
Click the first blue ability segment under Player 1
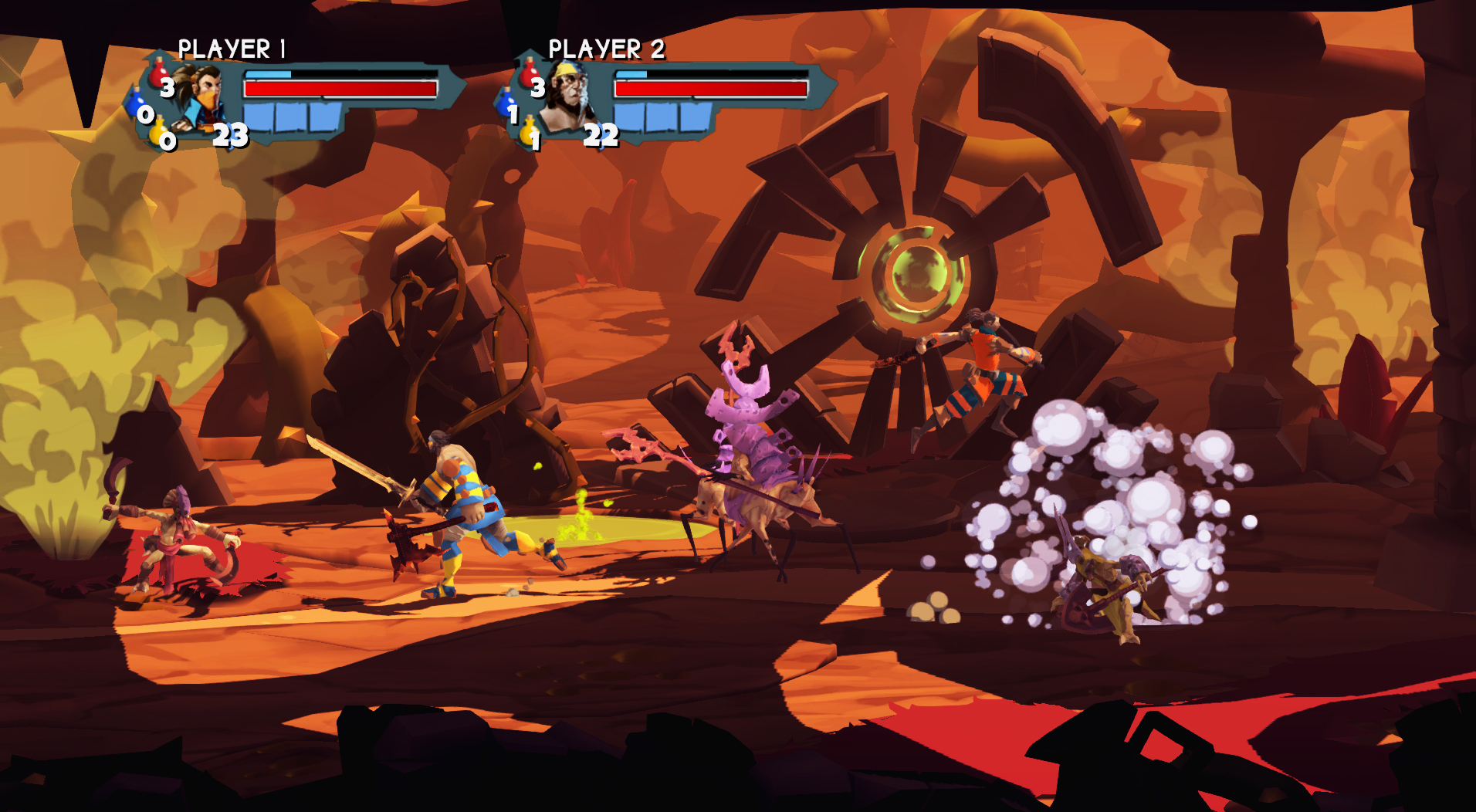257,118
